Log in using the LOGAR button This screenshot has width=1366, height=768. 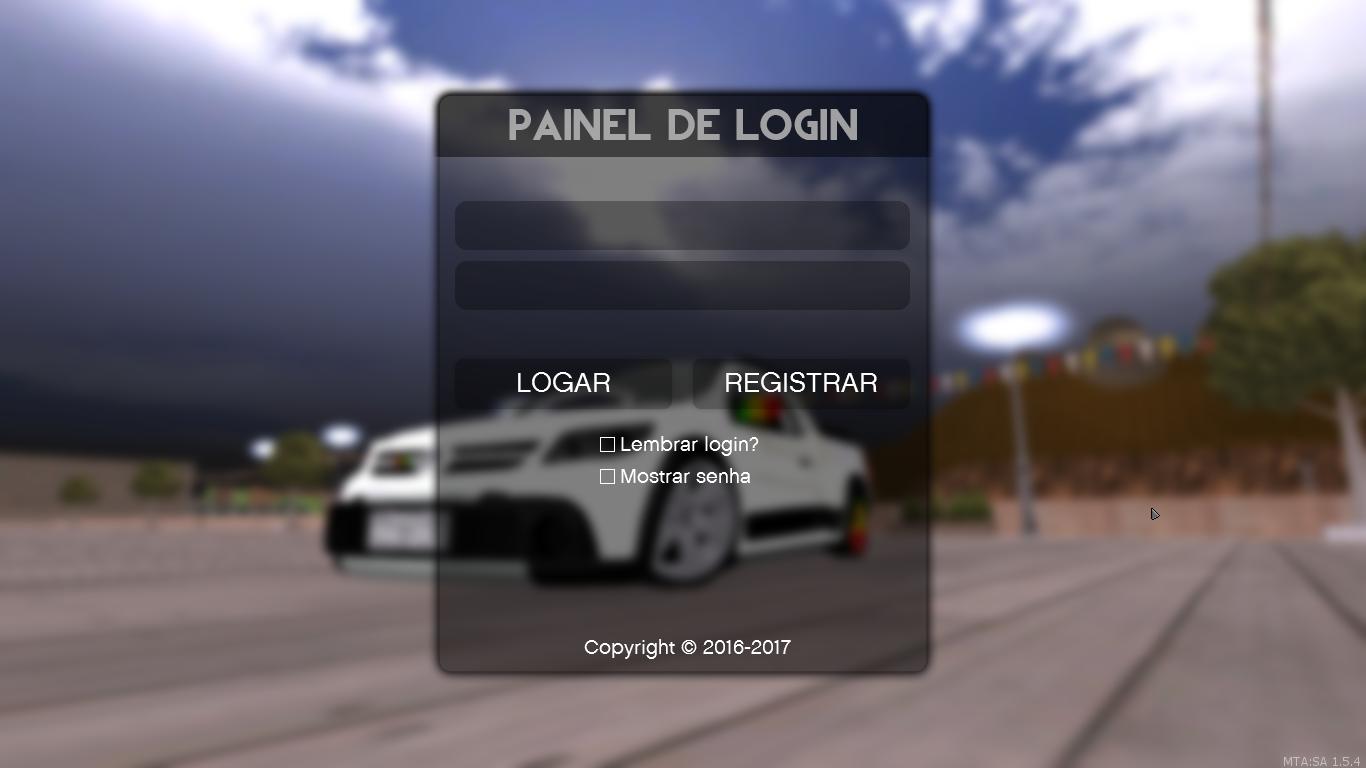tap(562, 383)
